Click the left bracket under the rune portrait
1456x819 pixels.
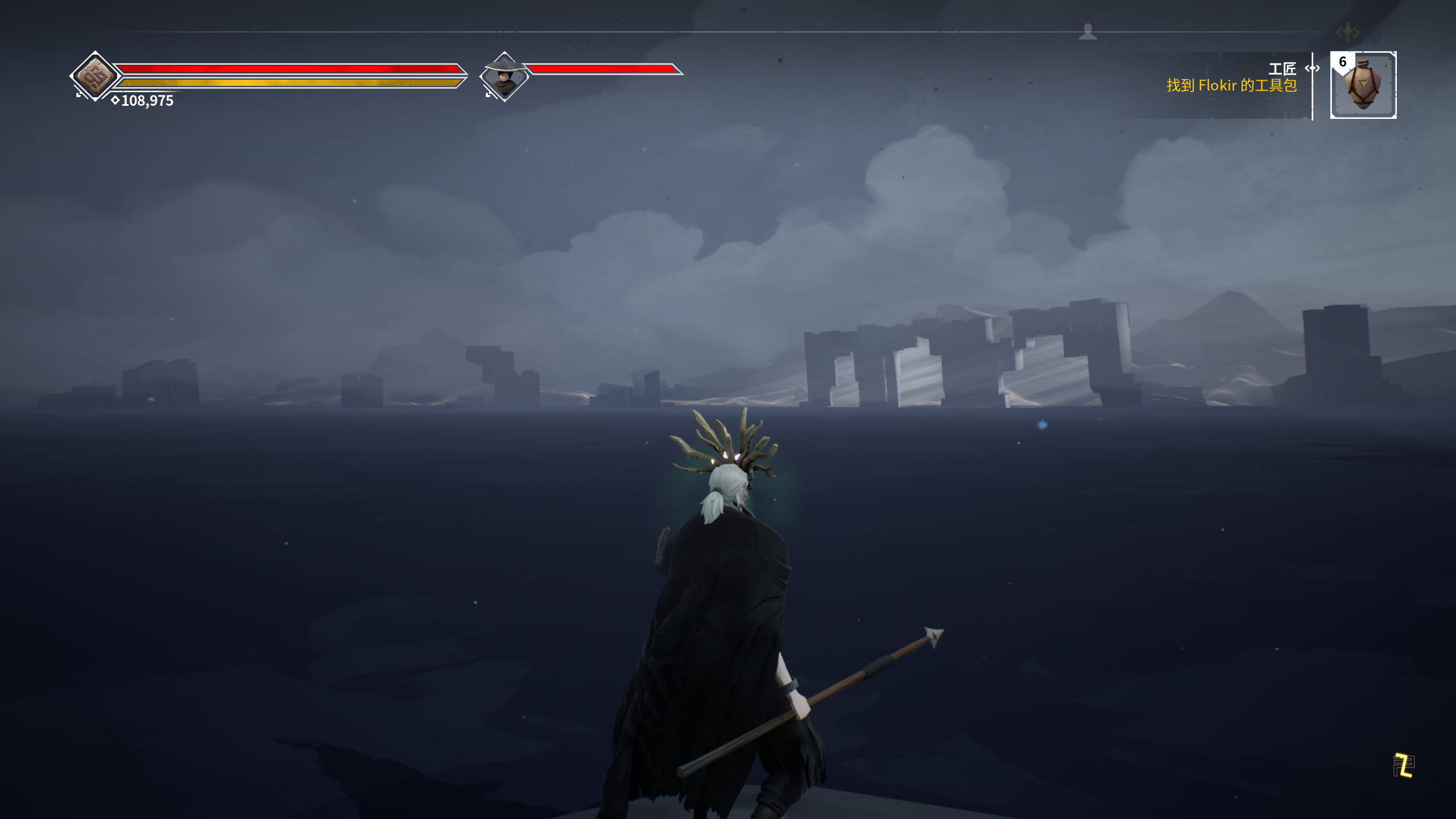point(78,96)
